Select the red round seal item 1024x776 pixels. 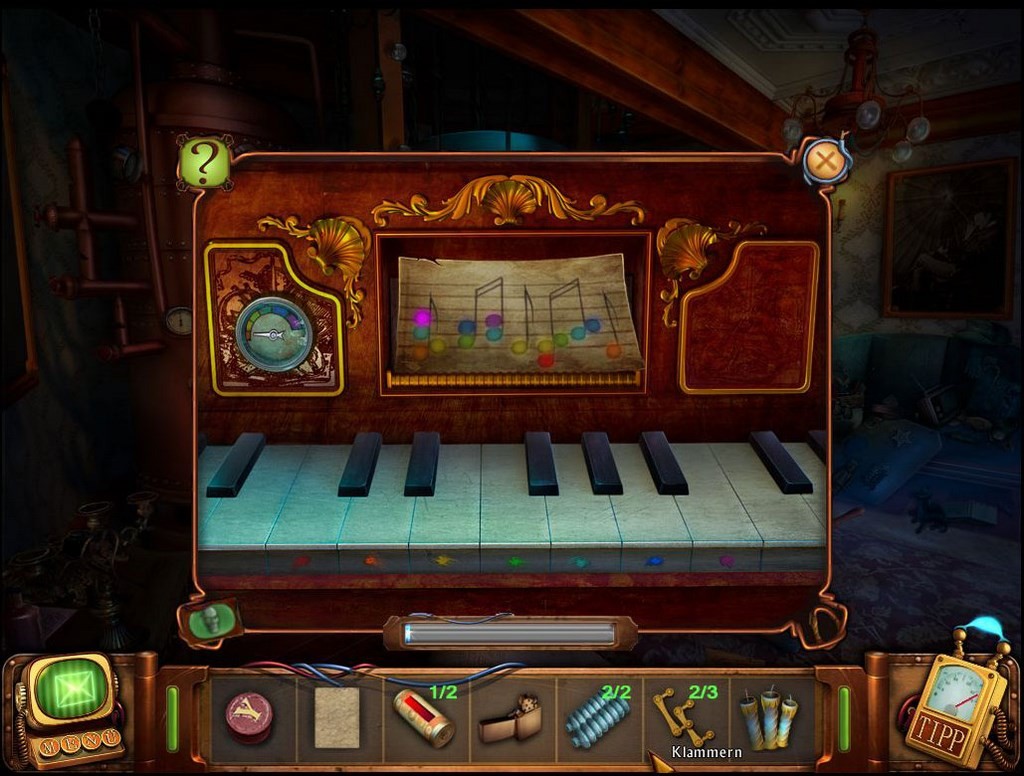248,716
